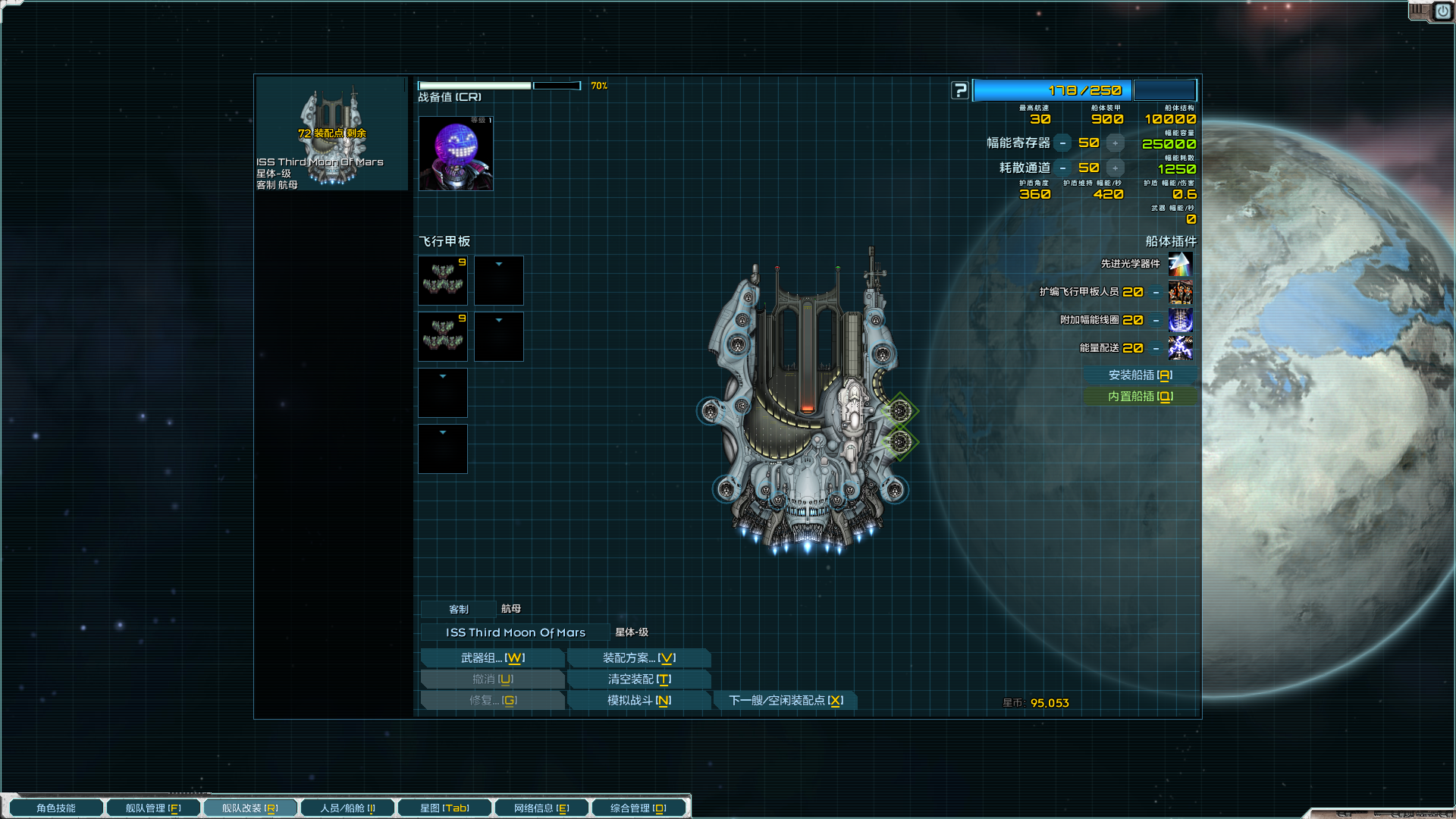Open 星图 from the bottom taskbar
The image size is (1456, 819).
pos(444,808)
